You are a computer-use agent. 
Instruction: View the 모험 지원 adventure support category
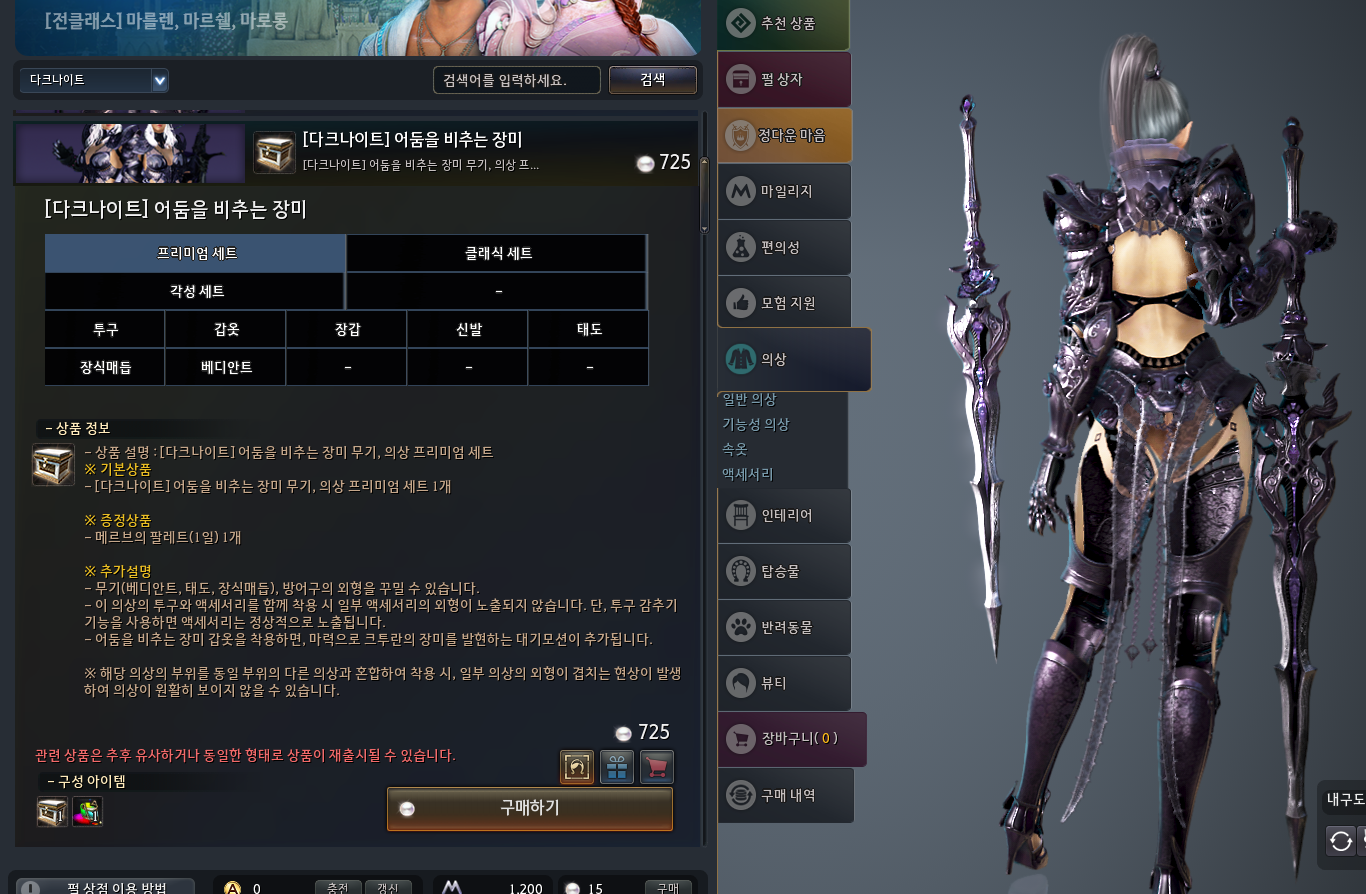click(784, 302)
